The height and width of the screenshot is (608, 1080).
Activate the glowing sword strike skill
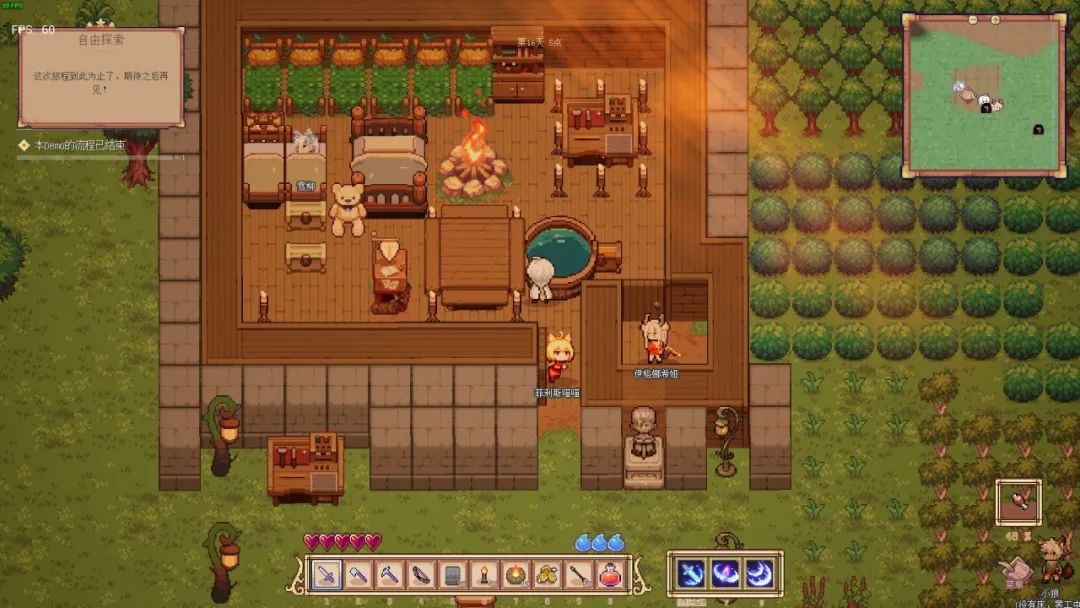[x=691, y=573]
